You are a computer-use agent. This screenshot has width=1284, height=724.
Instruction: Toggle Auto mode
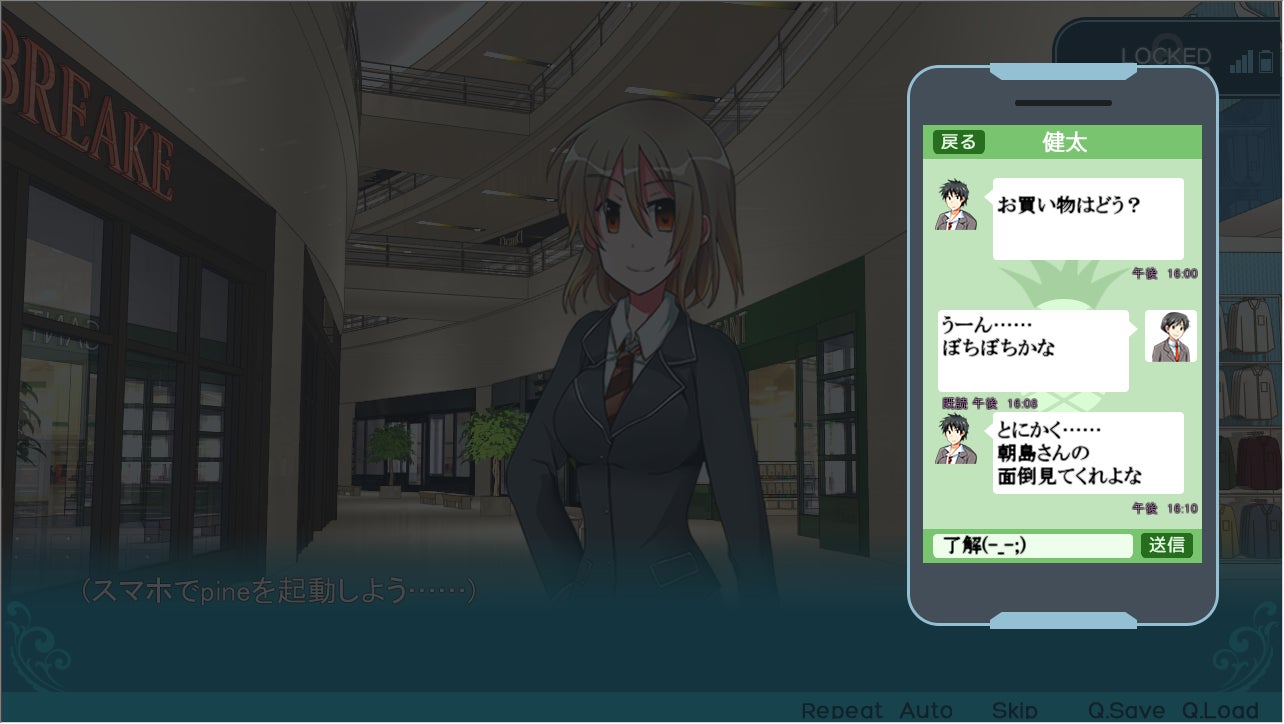(x=926, y=711)
